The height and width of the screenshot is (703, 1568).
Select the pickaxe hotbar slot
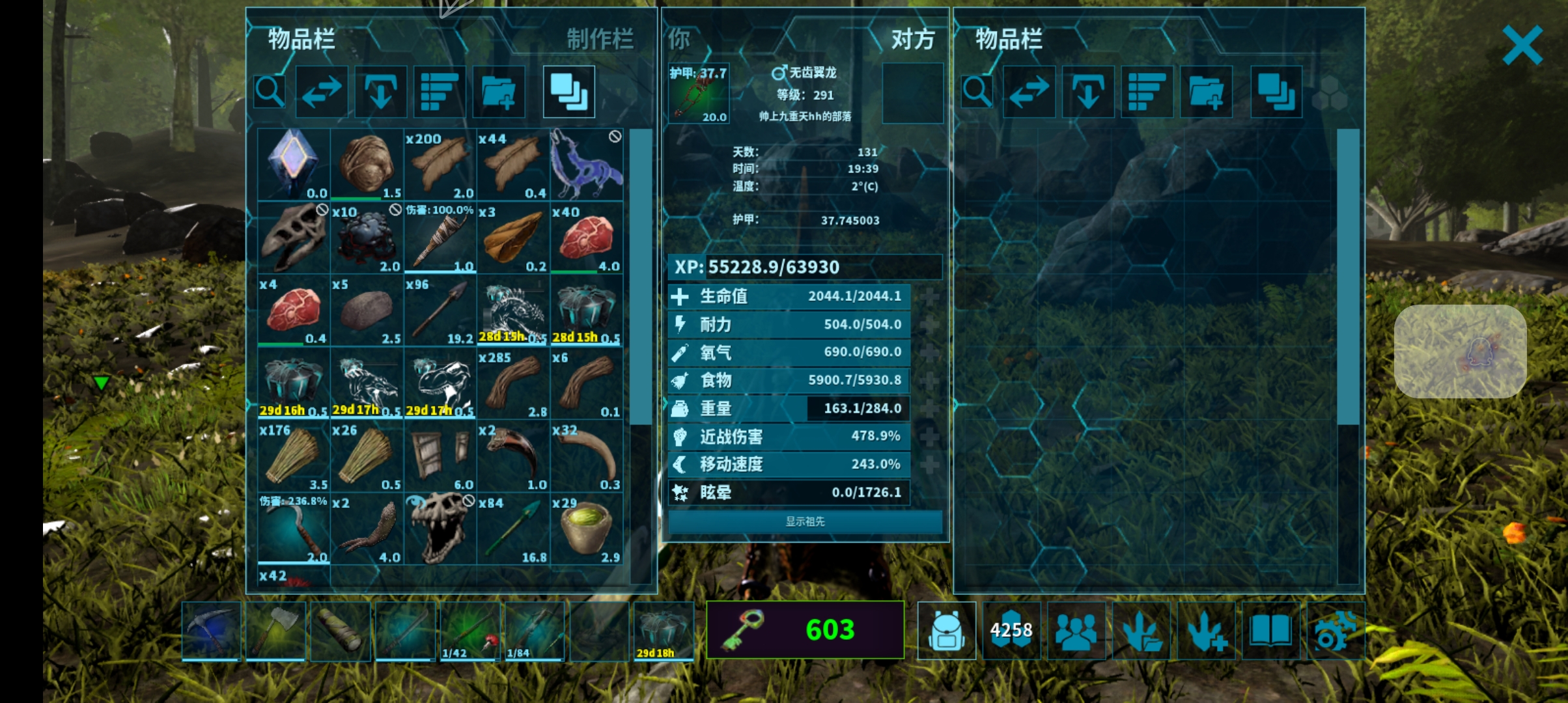click(211, 630)
